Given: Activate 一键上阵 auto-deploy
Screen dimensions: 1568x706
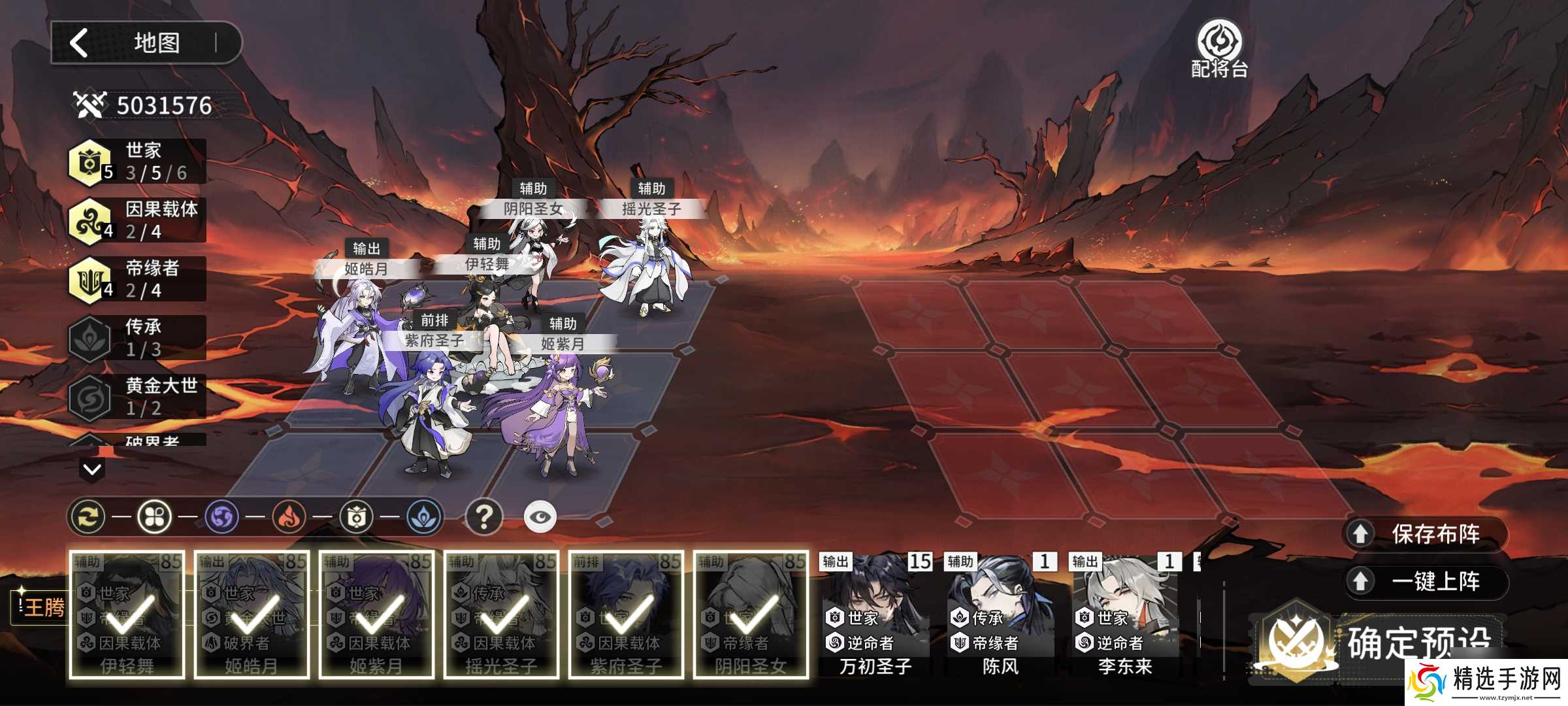Looking at the screenshot, I should pos(1427,581).
